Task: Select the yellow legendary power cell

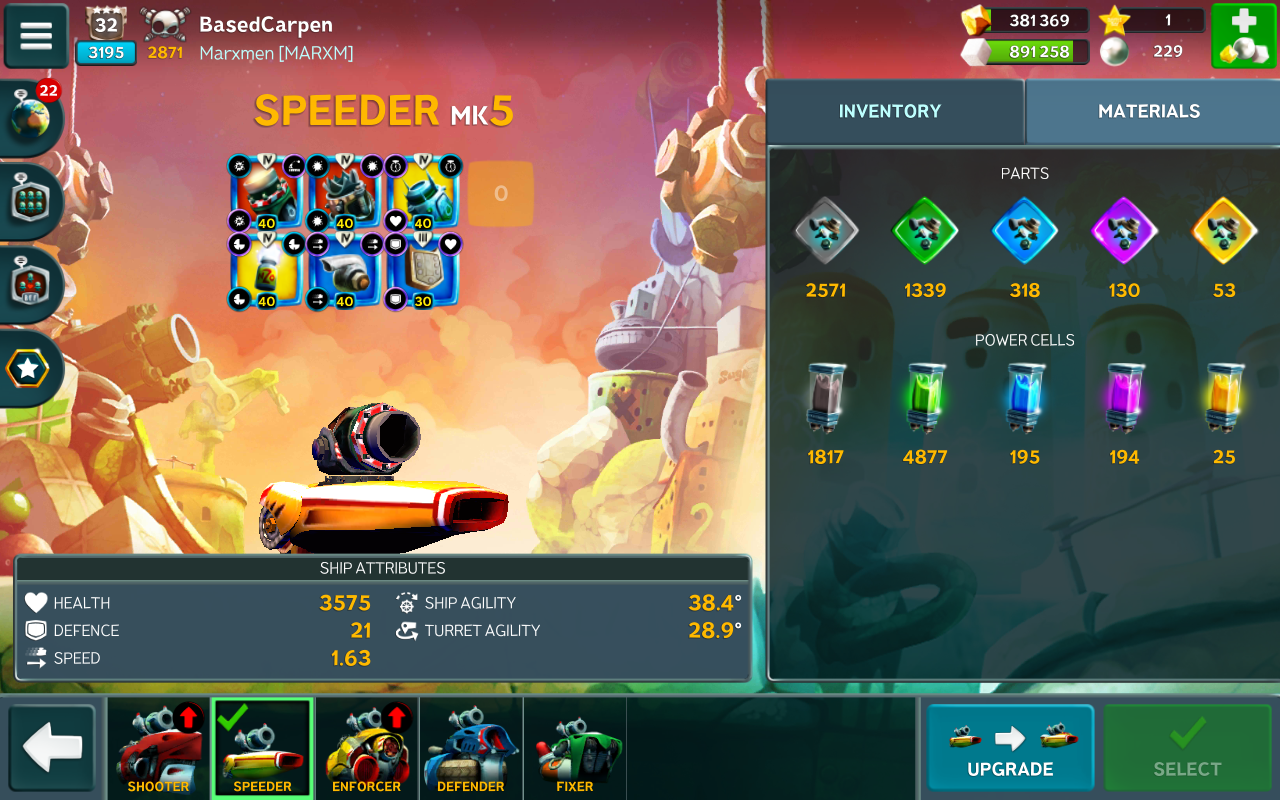Action: [x=1224, y=398]
